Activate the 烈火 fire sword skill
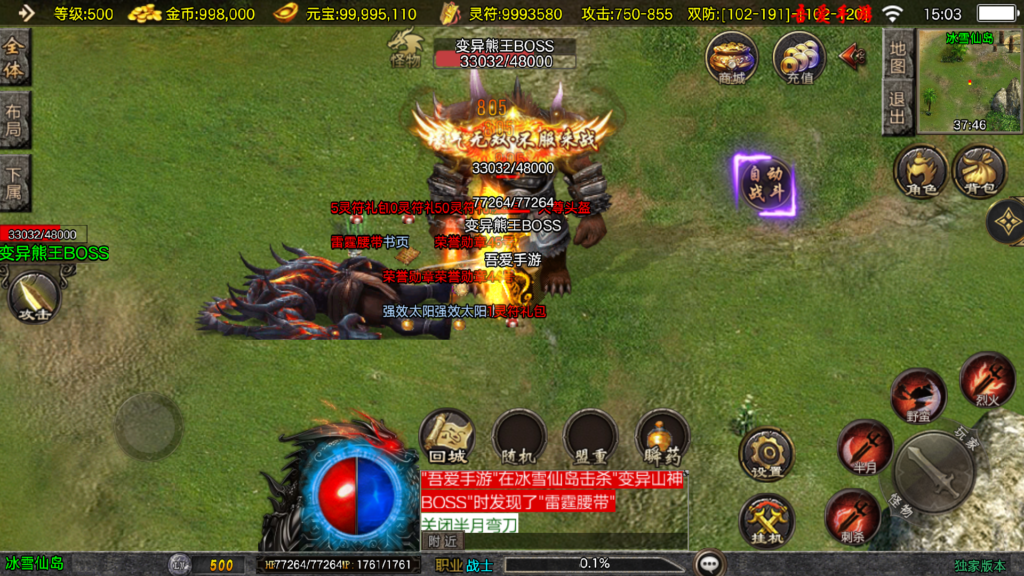Image resolution: width=1024 pixels, height=576 pixels. (986, 379)
